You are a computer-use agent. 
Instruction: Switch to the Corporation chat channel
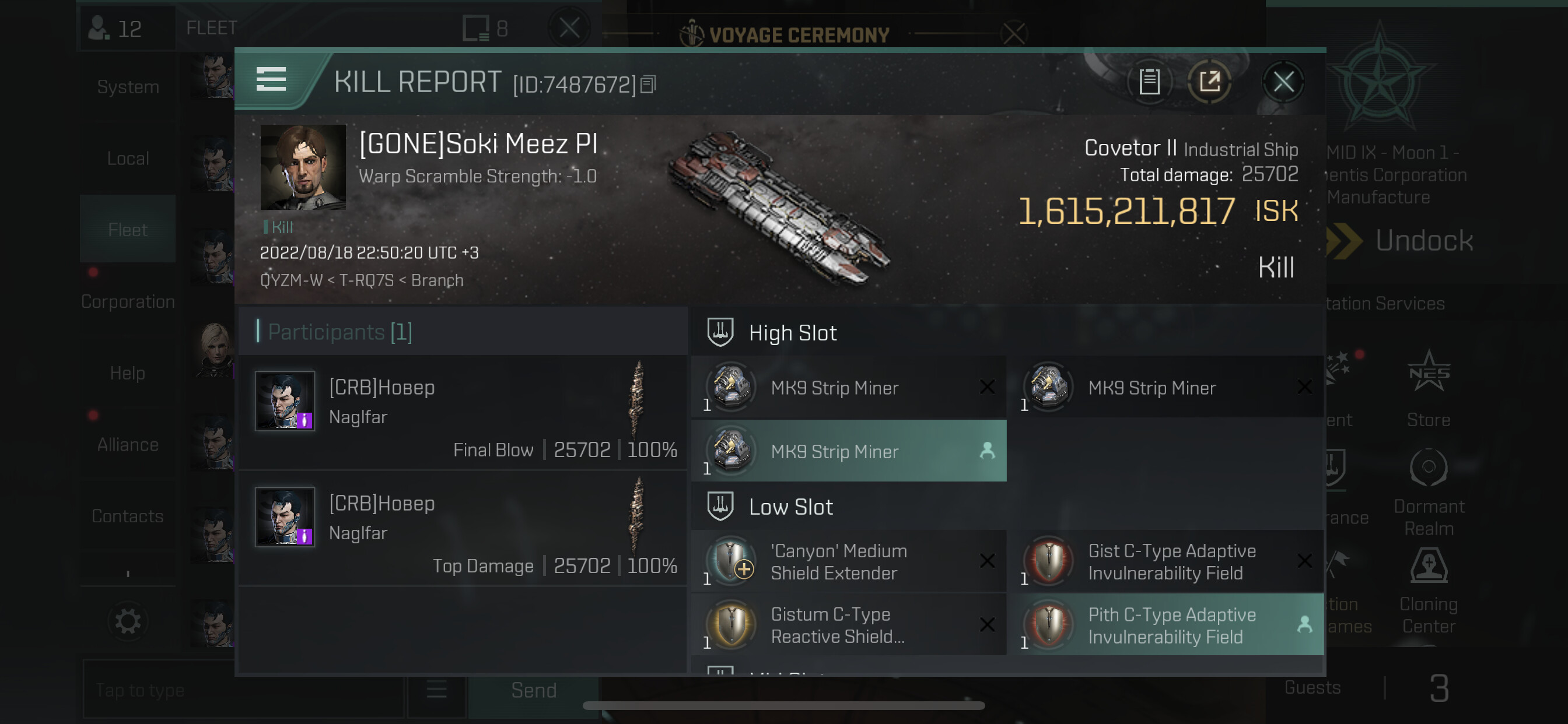128,301
